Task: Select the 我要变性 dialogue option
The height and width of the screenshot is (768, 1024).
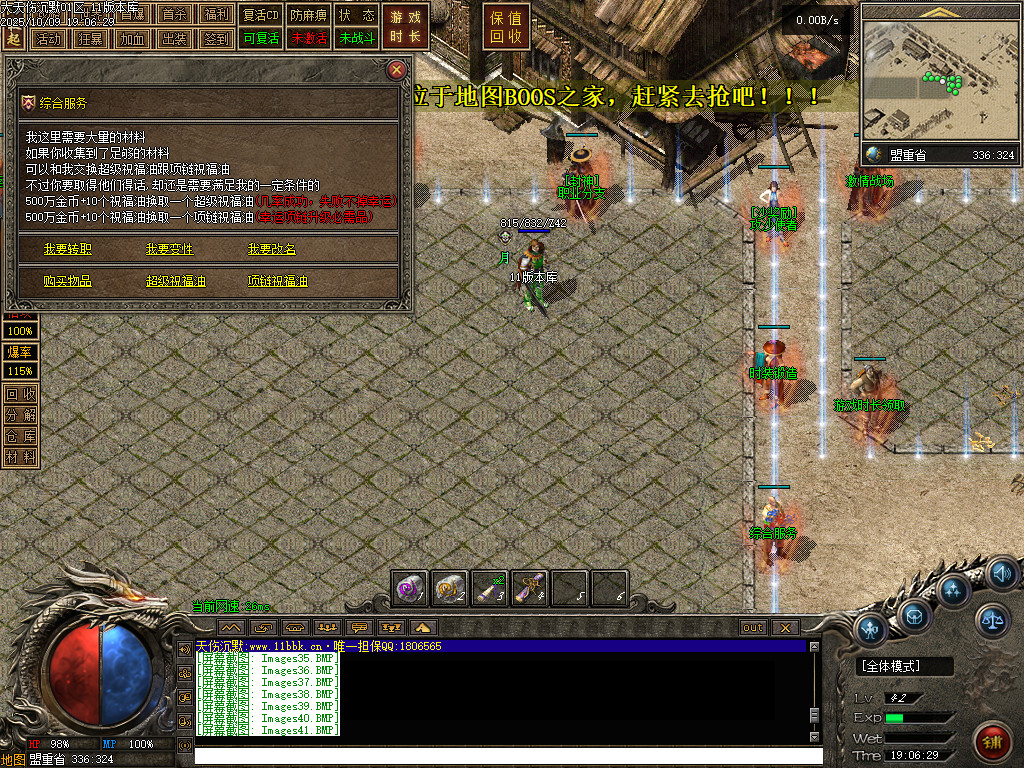Action: [170, 249]
